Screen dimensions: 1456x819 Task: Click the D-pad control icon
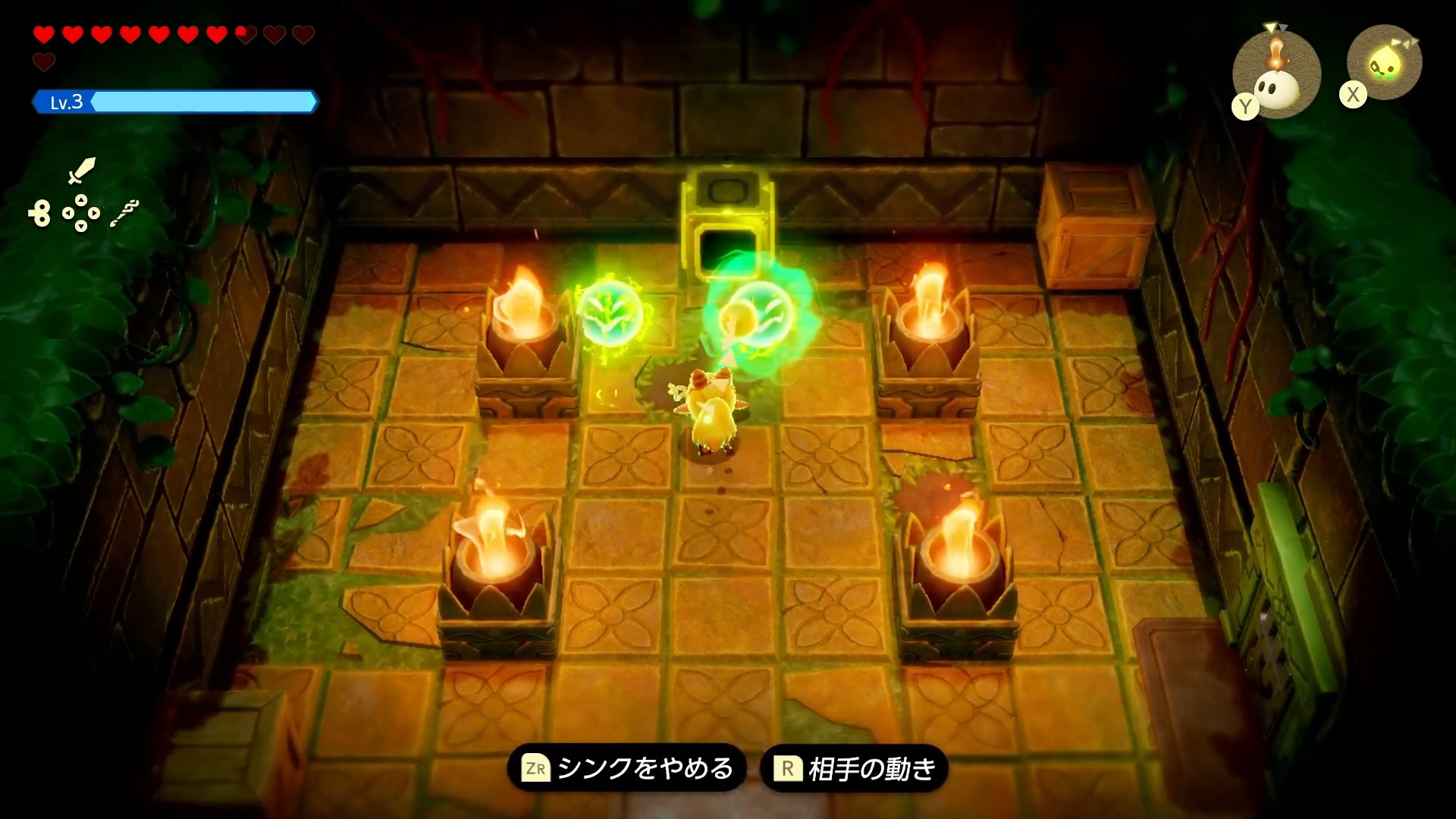(81, 213)
